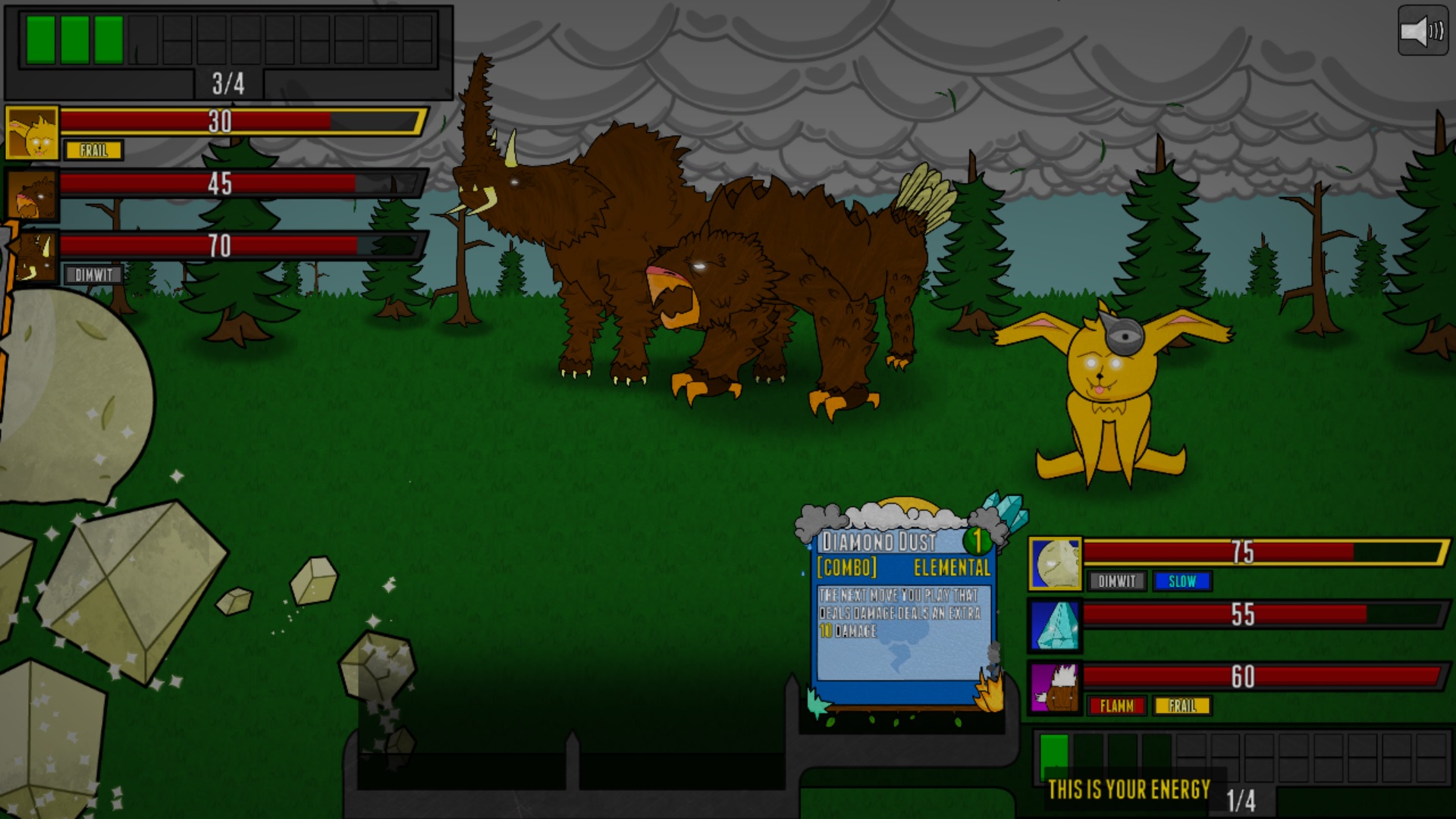
Task: Toggle the SLOW status on the moon character
Action: pos(1183,582)
